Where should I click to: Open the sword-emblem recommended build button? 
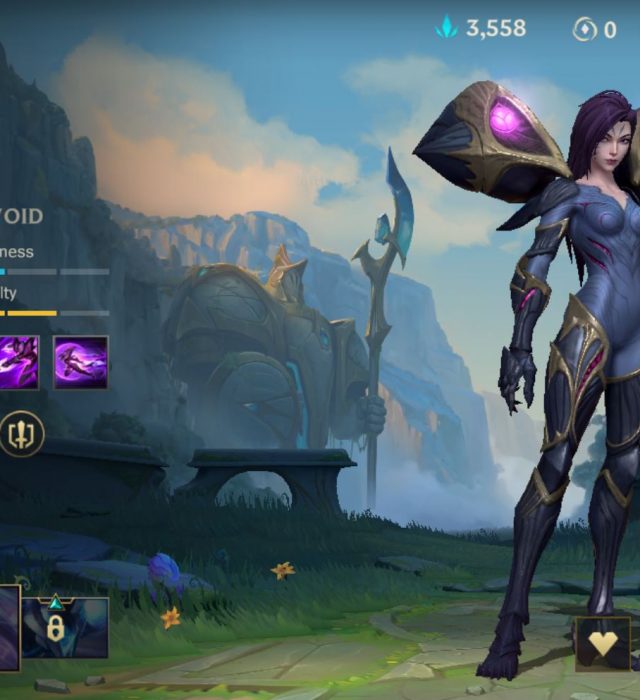pyautogui.click(x=21, y=434)
